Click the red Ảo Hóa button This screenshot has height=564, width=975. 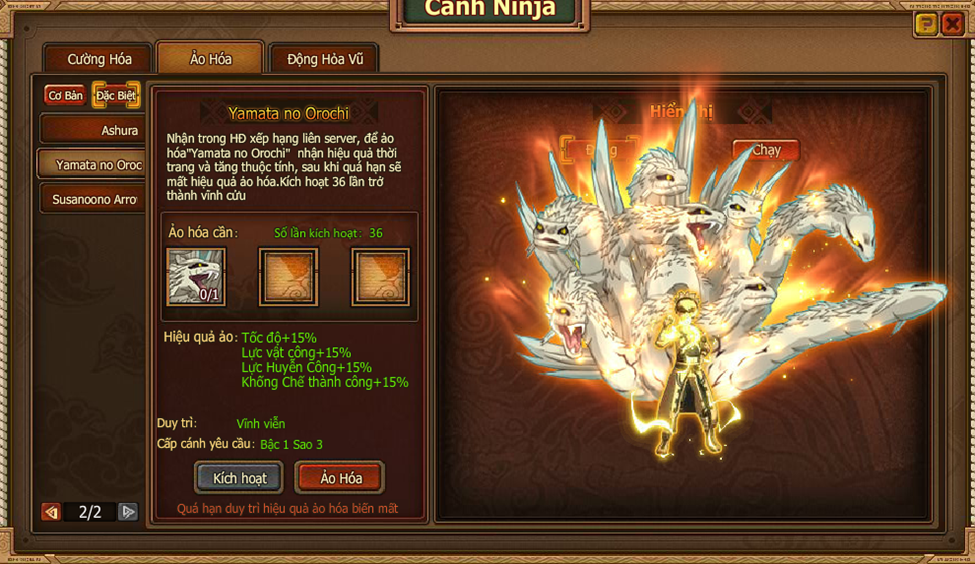pyautogui.click(x=340, y=478)
